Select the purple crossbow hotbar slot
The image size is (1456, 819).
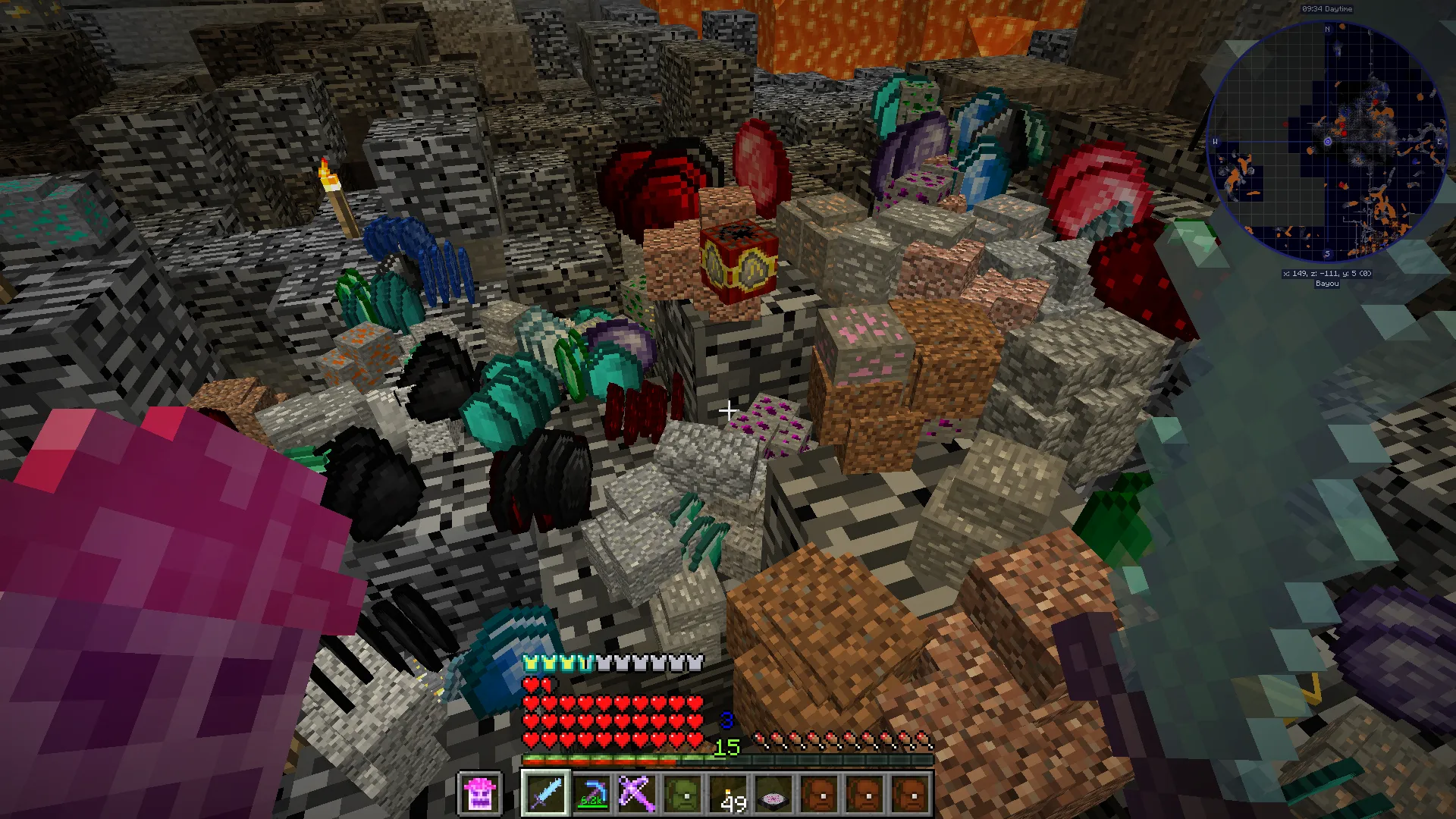click(x=636, y=794)
